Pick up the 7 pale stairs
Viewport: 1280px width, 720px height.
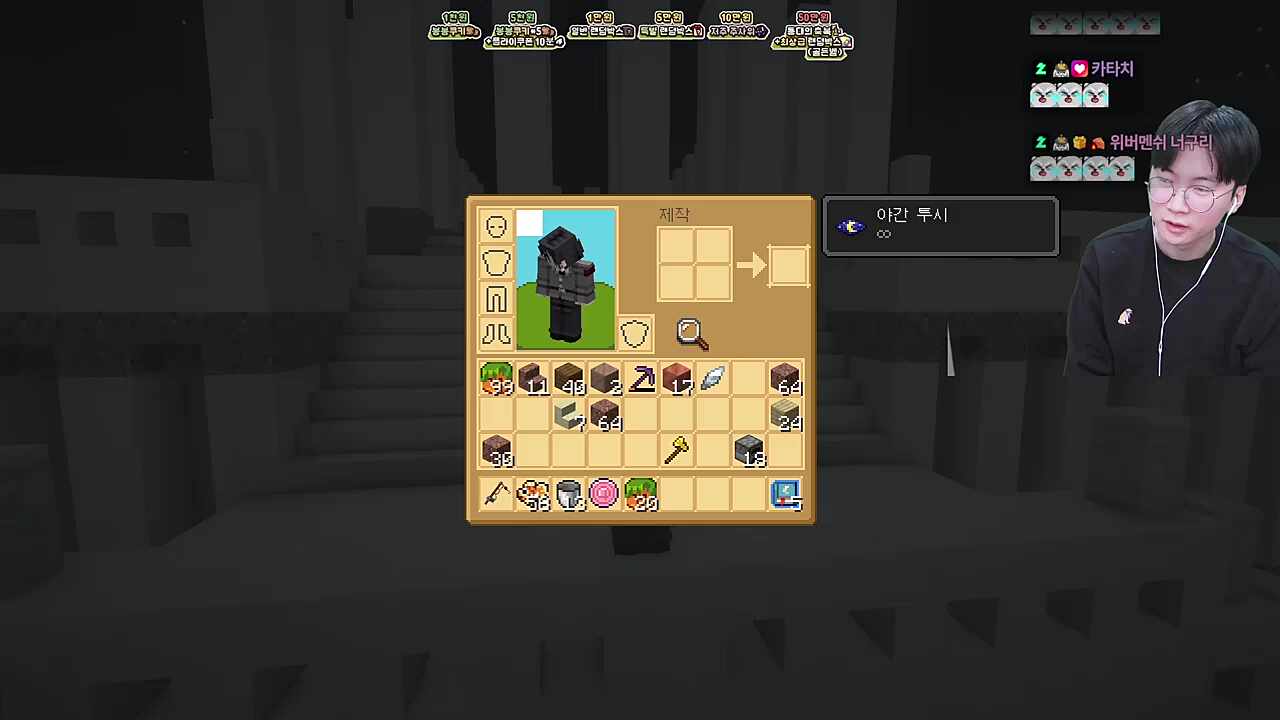(x=569, y=415)
